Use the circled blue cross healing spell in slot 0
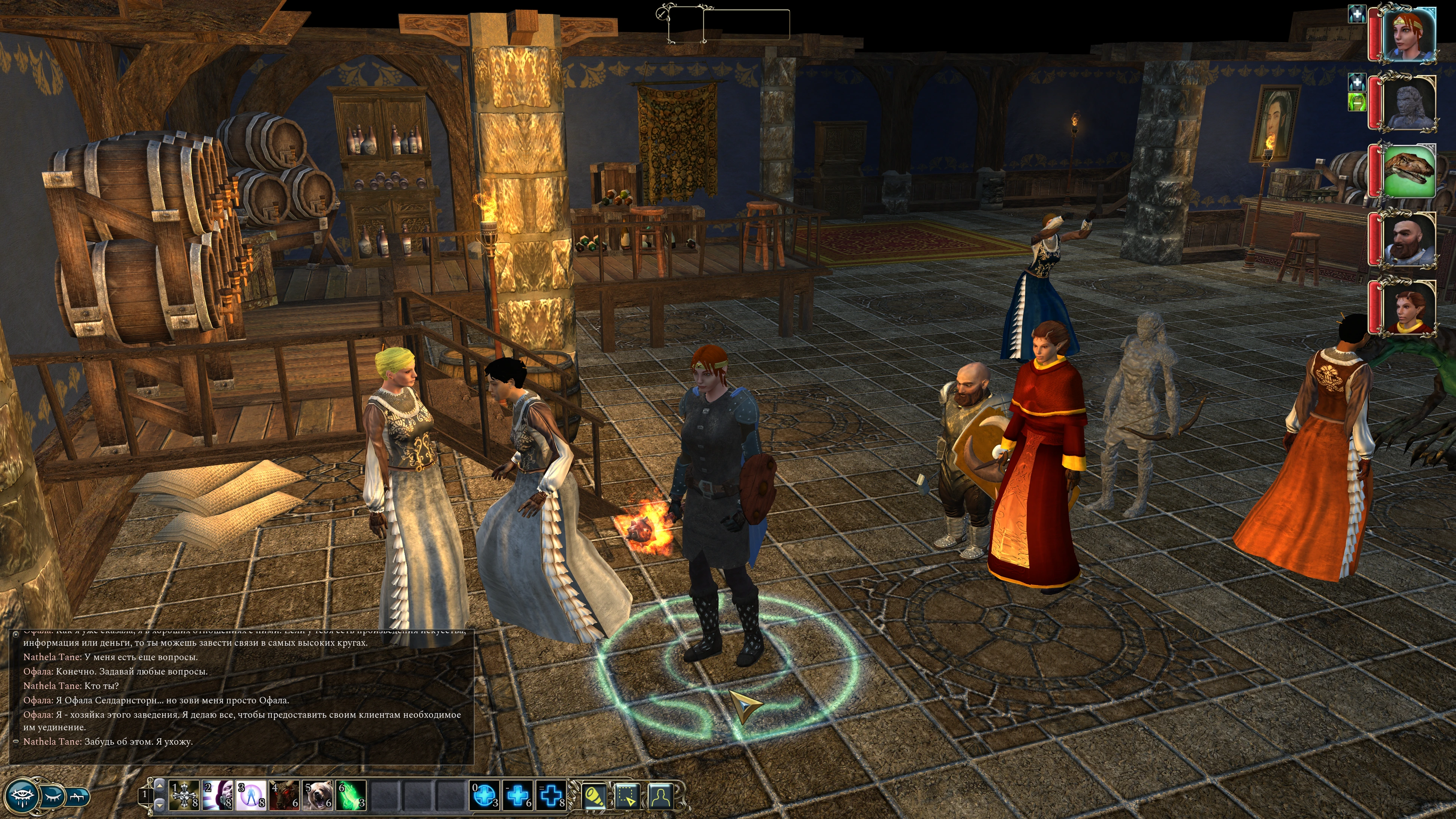The image size is (1456, 819). click(x=485, y=795)
